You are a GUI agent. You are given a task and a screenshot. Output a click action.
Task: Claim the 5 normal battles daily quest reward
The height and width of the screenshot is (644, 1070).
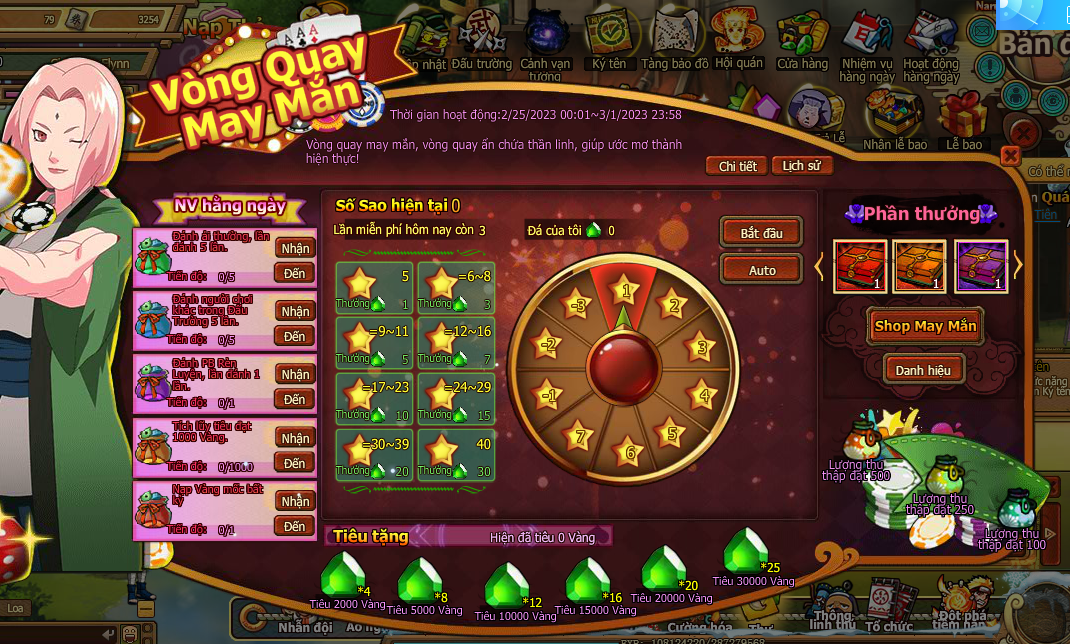295,248
